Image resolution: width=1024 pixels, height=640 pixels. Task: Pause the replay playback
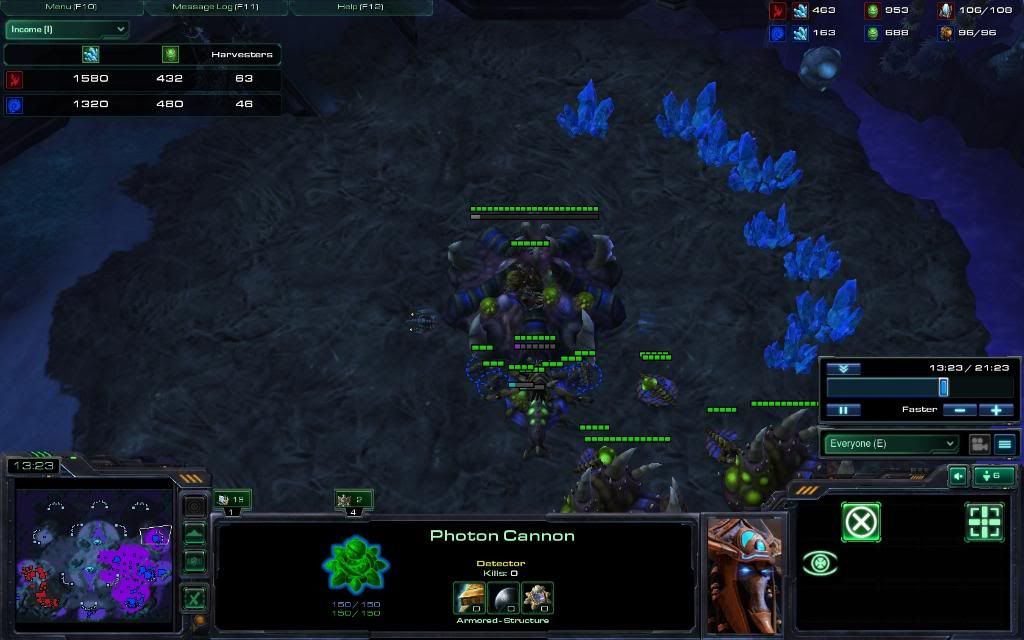843,410
